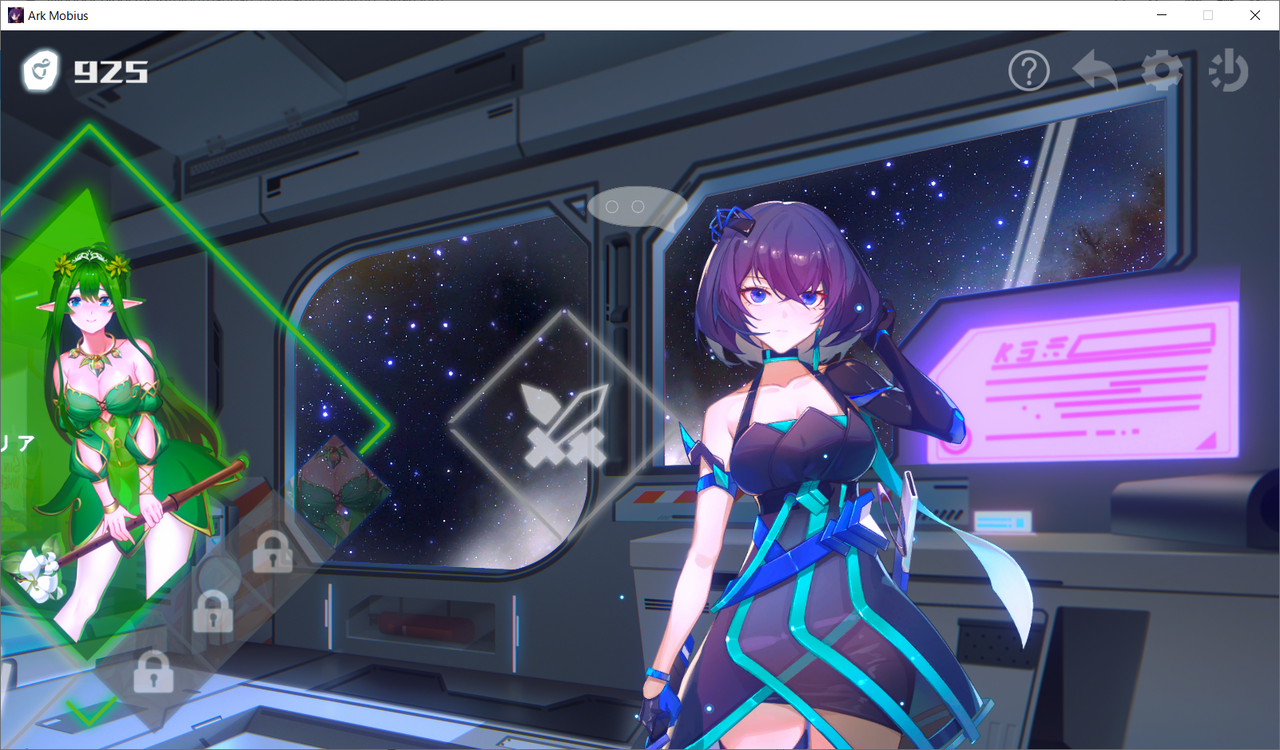
Task: Click the back arrow icon
Action: point(1095,70)
